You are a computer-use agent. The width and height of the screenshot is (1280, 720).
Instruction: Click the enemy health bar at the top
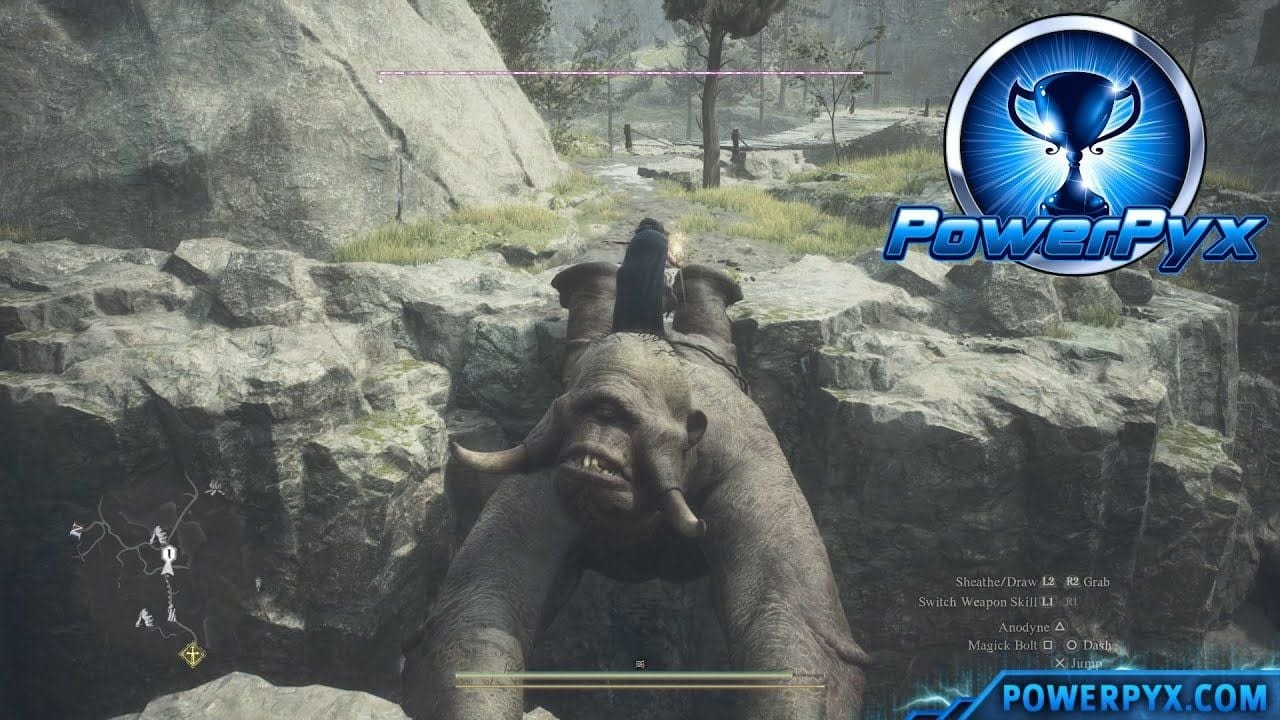[620, 74]
